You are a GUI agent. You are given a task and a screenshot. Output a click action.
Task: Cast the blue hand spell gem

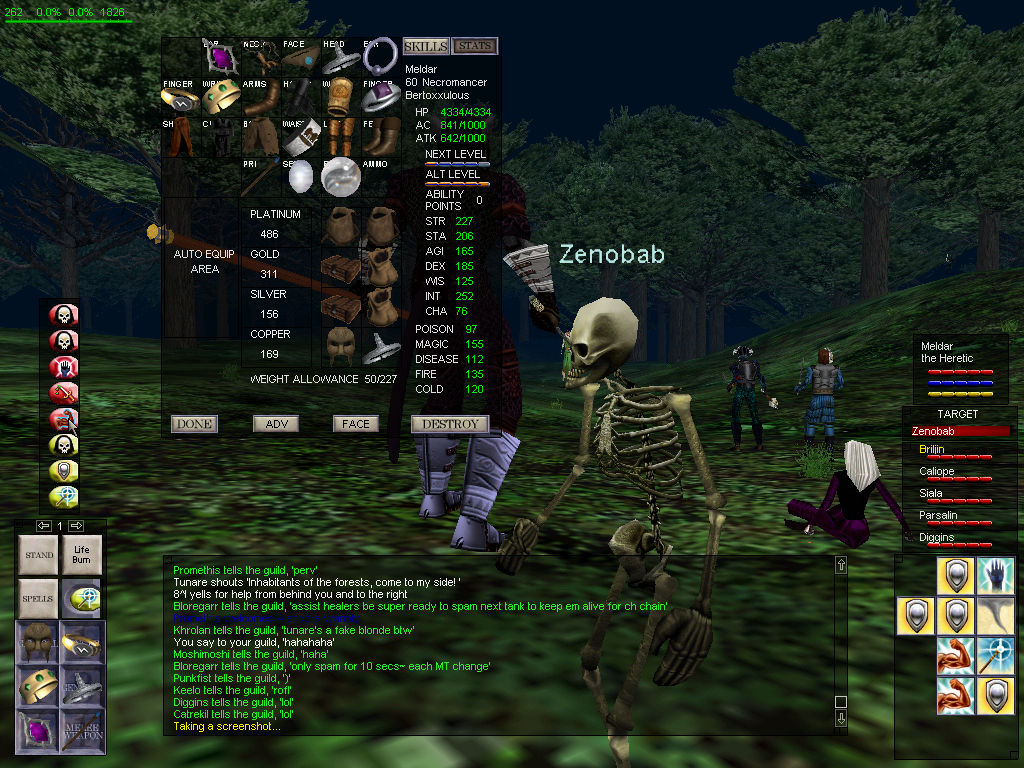click(64, 366)
